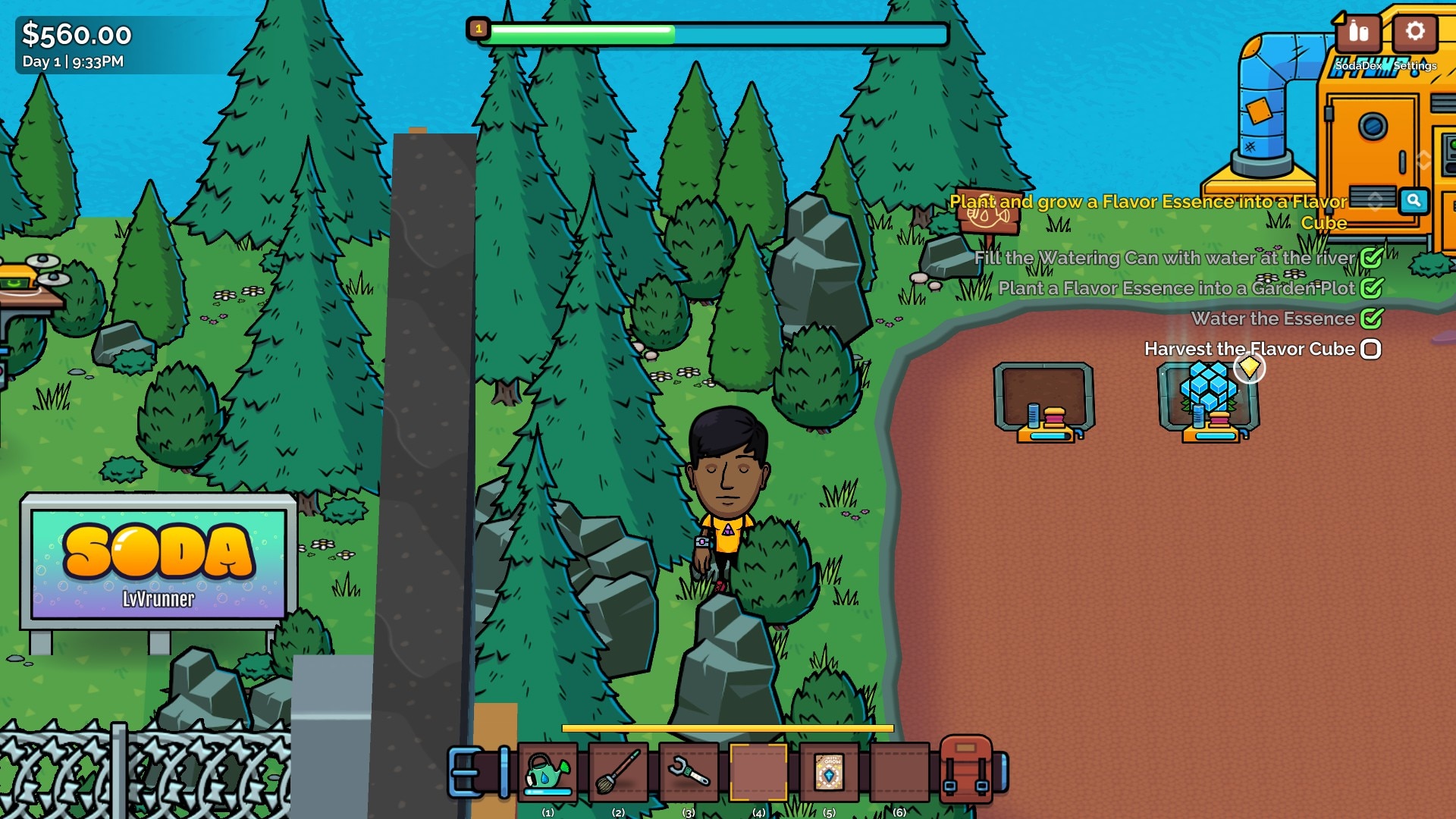Choose the wrench tool slot
Image resolution: width=1456 pixels, height=819 pixels.
(689, 773)
